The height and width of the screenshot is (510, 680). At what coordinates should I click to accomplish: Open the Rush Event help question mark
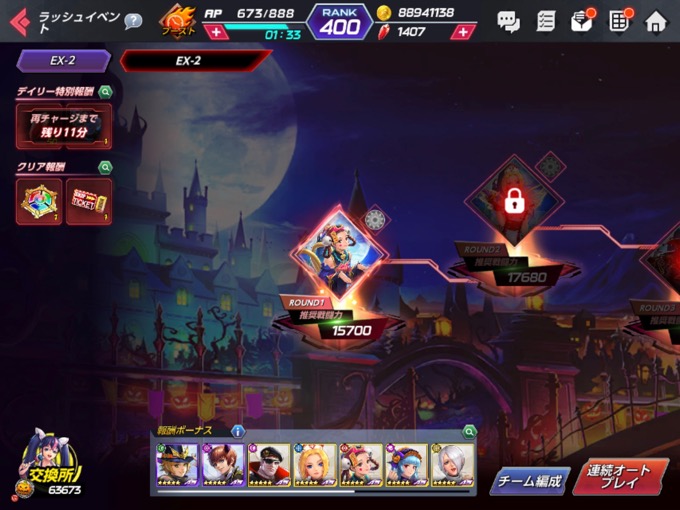133,21
